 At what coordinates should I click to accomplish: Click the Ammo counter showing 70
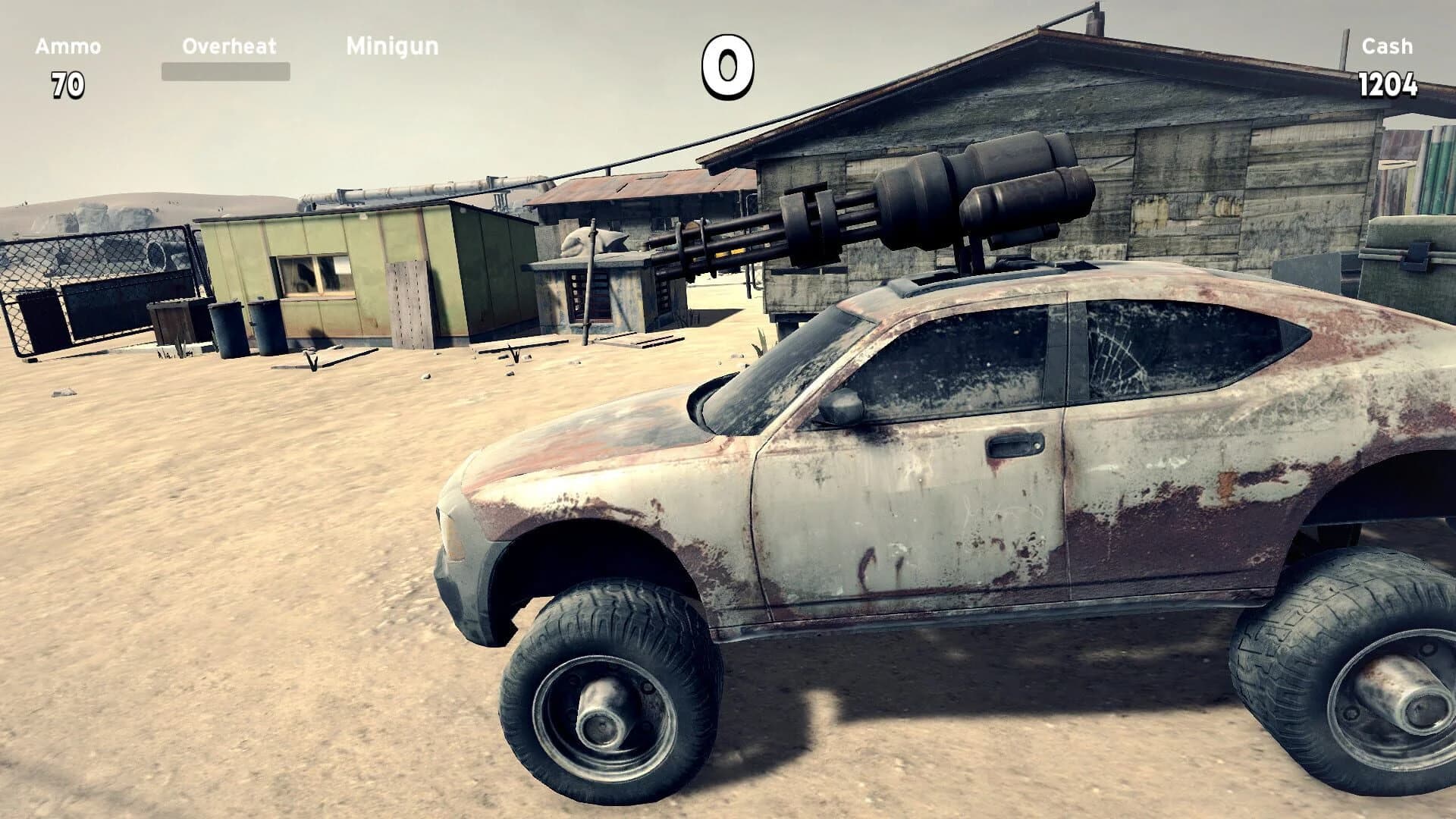point(67,83)
